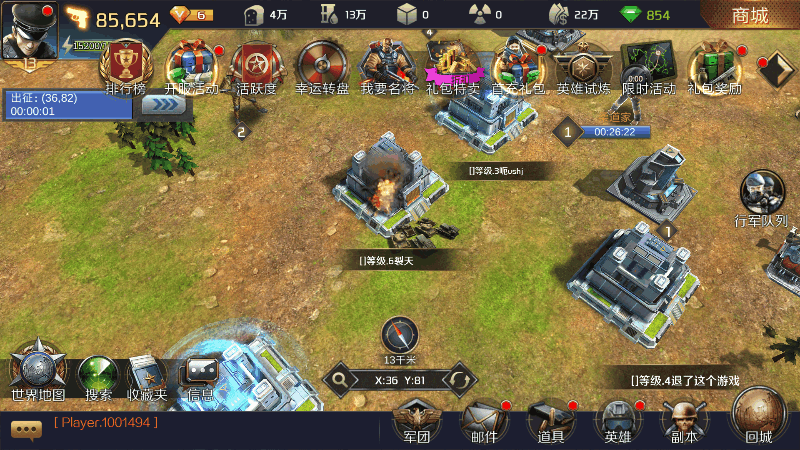Open the 军团 legion menu

click(x=416, y=420)
